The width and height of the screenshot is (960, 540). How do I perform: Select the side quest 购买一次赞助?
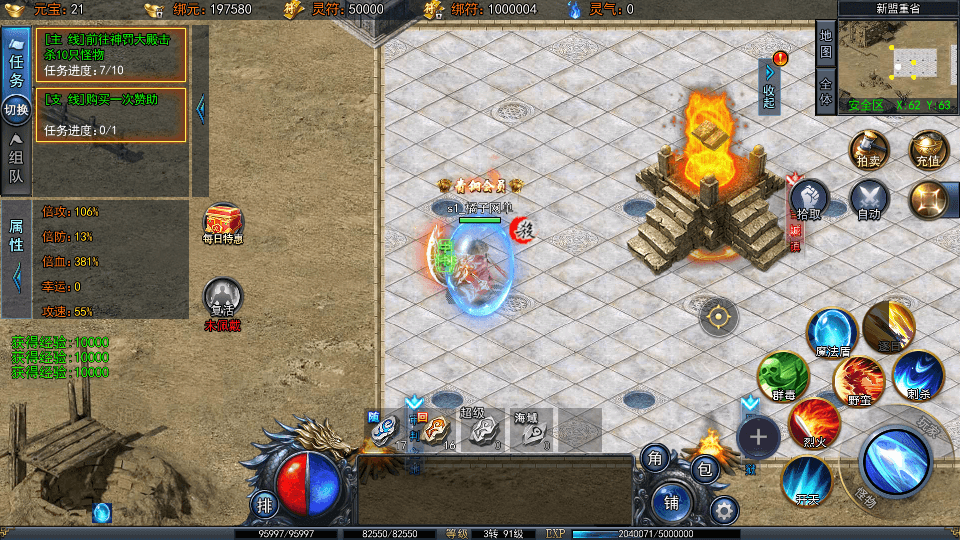coord(111,114)
